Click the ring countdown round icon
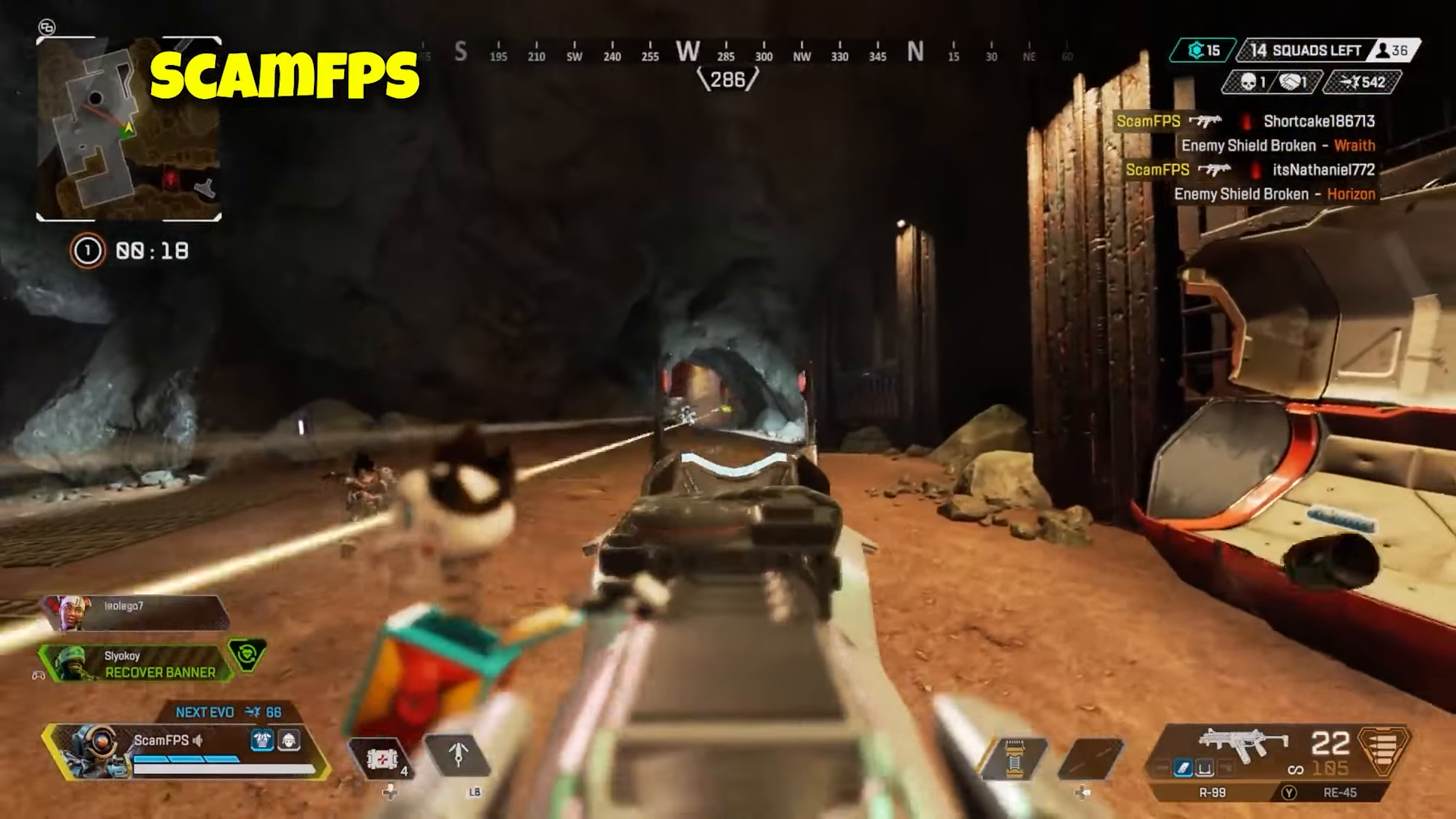 tap(87, 251)
